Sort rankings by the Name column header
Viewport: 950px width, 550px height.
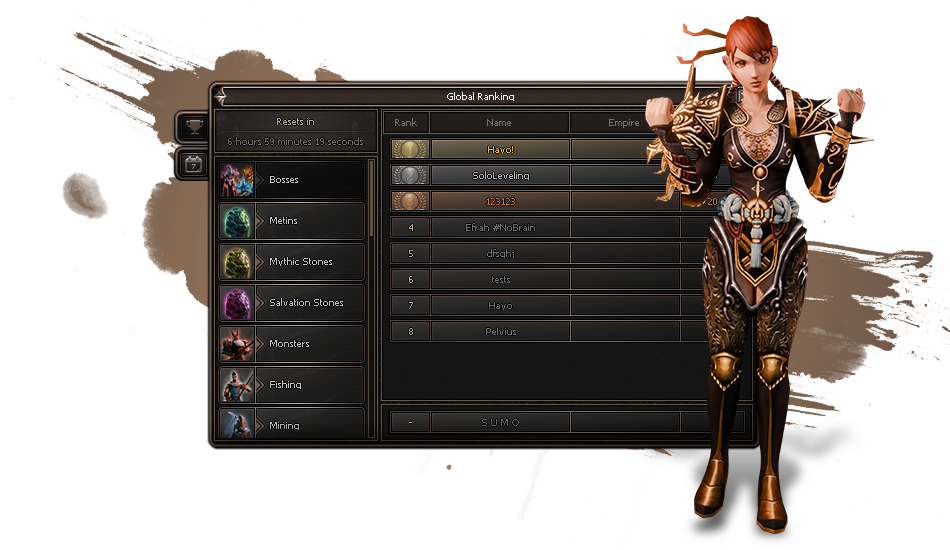coord(499,123)
